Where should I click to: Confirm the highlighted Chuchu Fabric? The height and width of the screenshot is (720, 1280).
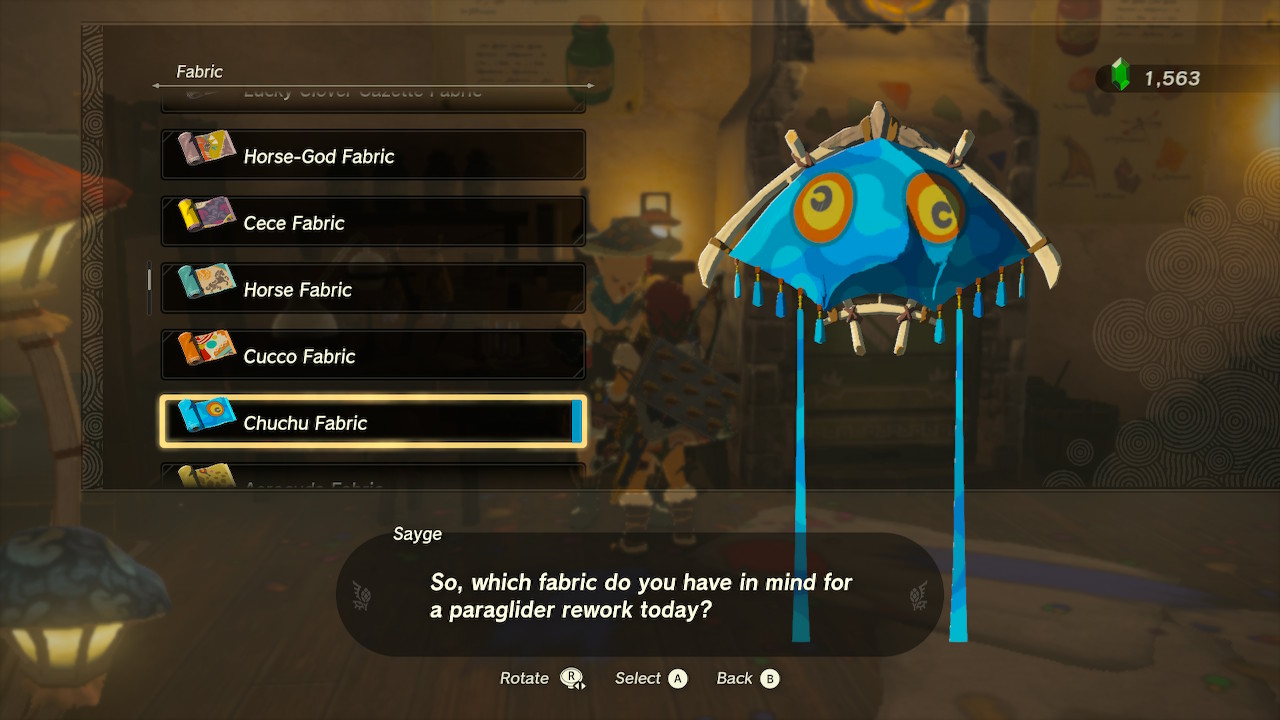pyautogui.click(x=373, y=422)
